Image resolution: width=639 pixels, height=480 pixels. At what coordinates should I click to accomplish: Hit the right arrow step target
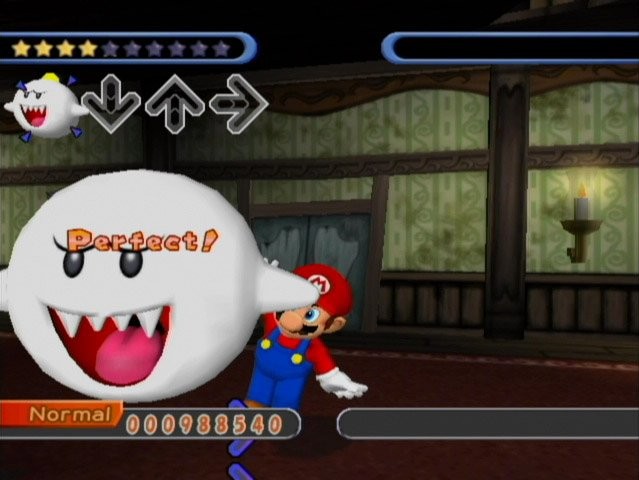coord(238,103)
